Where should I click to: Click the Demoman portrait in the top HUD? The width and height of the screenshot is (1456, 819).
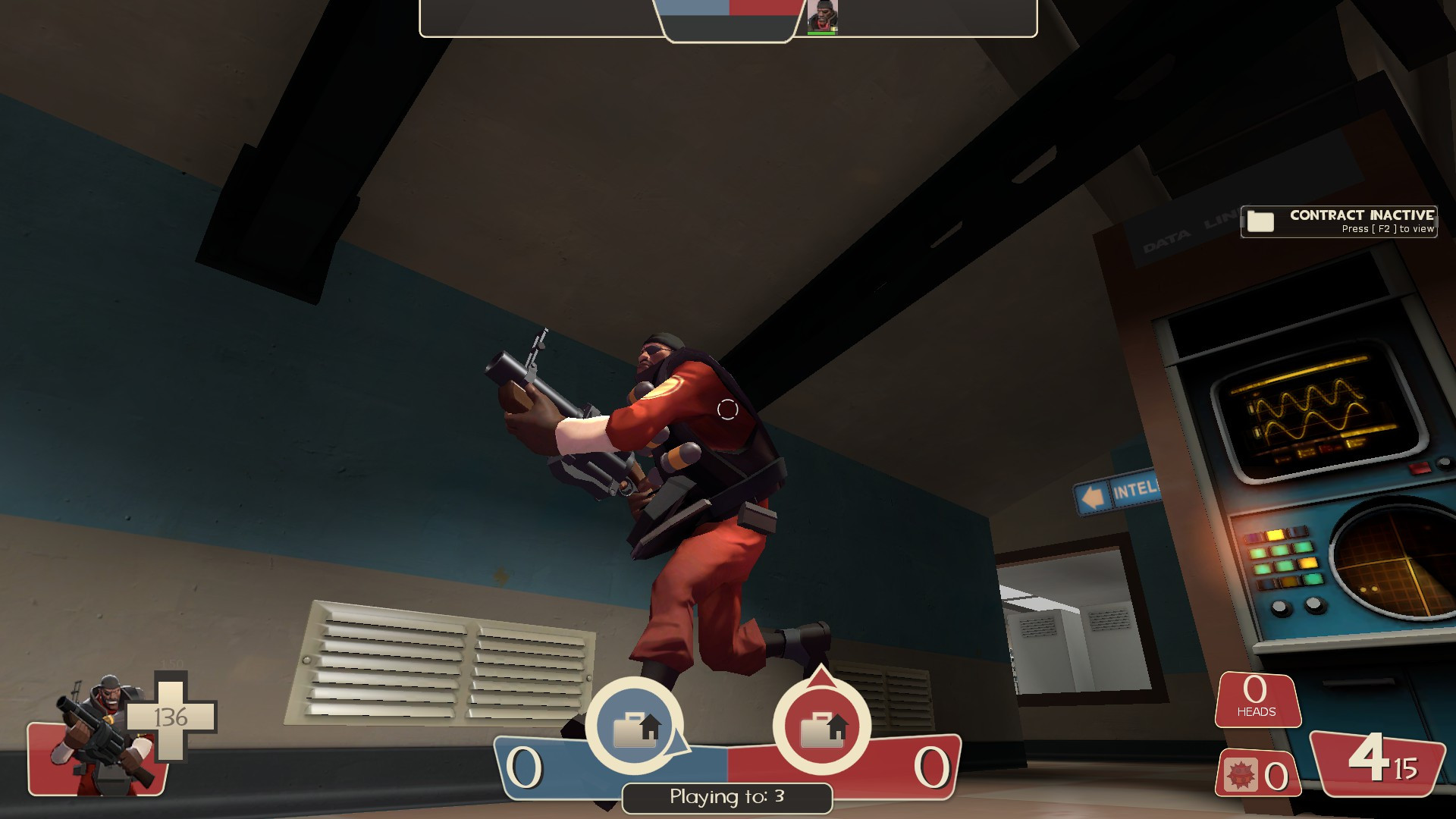(x=824, y=14)
